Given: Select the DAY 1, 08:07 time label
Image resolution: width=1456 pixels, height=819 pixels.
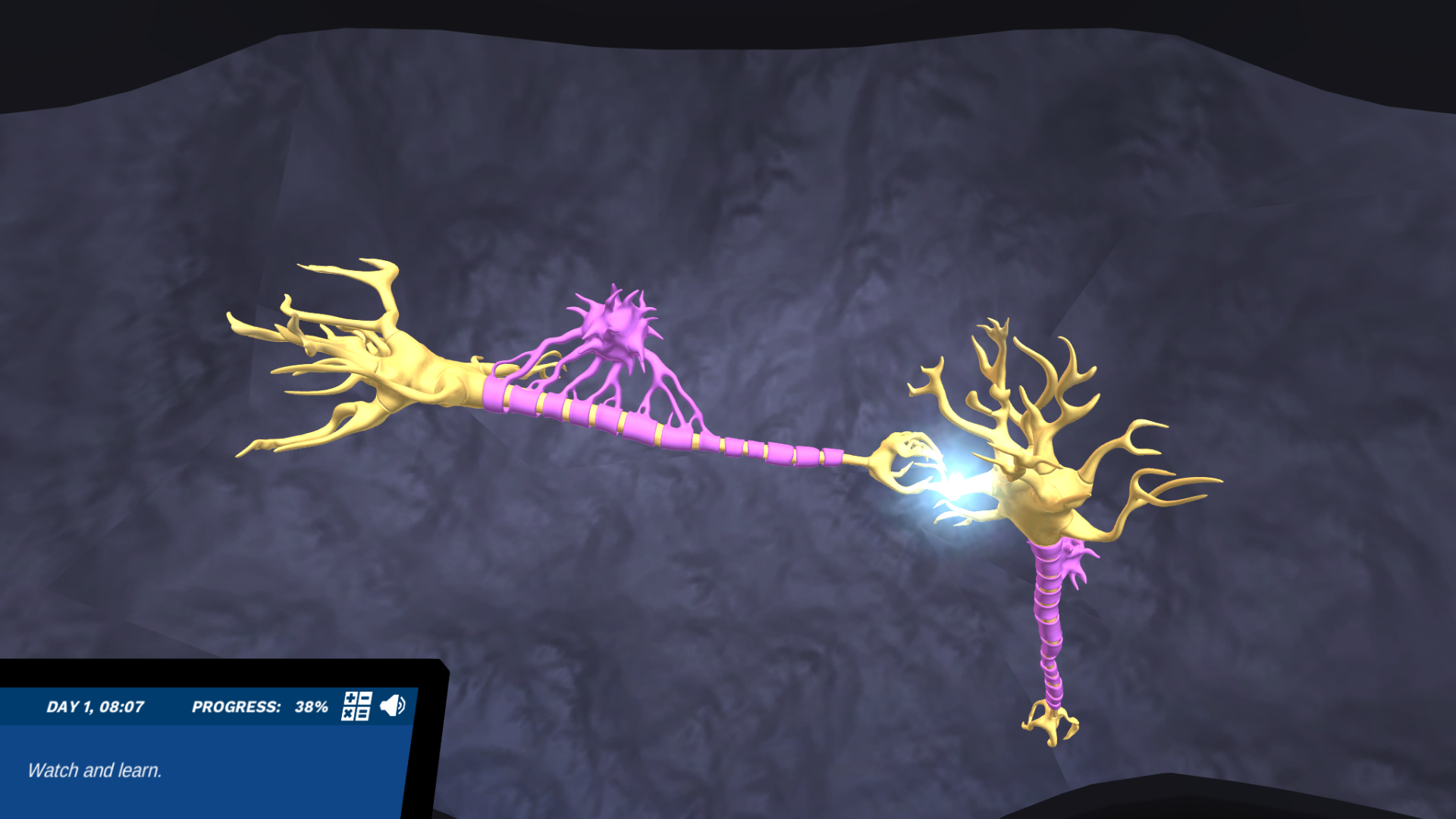Looking at the screenshot, I should 97,706.
